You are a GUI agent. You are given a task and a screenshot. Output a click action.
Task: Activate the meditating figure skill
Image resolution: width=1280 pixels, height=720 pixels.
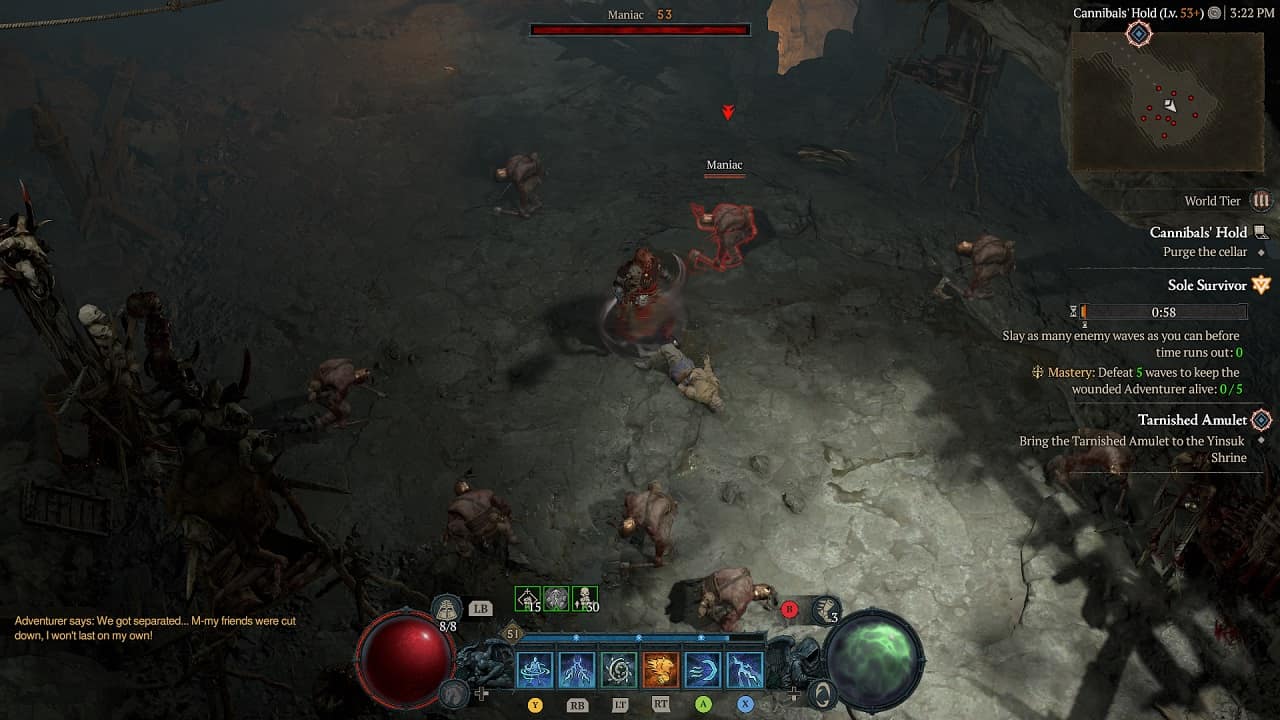pos(535,670)
